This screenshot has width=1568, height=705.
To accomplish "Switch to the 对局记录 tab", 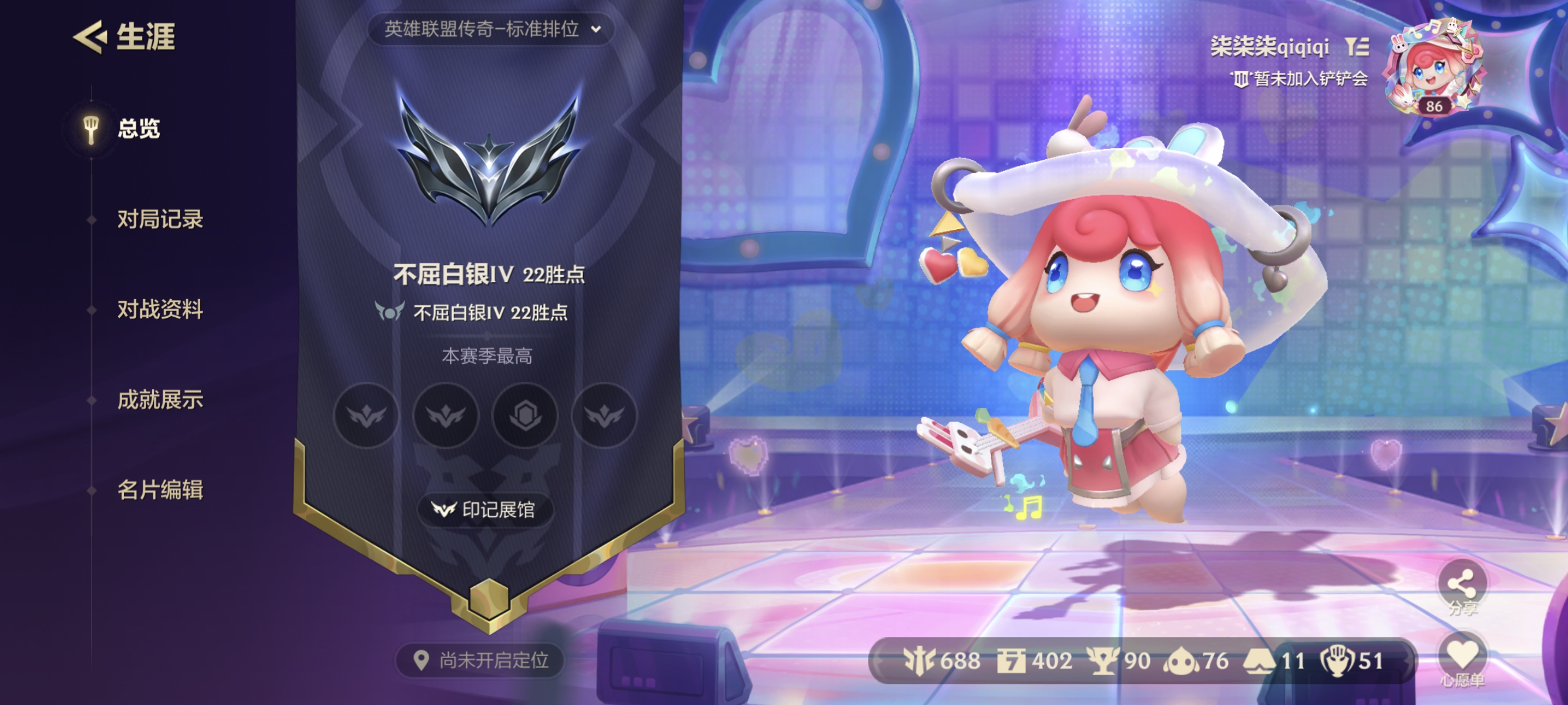I will [x=160, y=220].
